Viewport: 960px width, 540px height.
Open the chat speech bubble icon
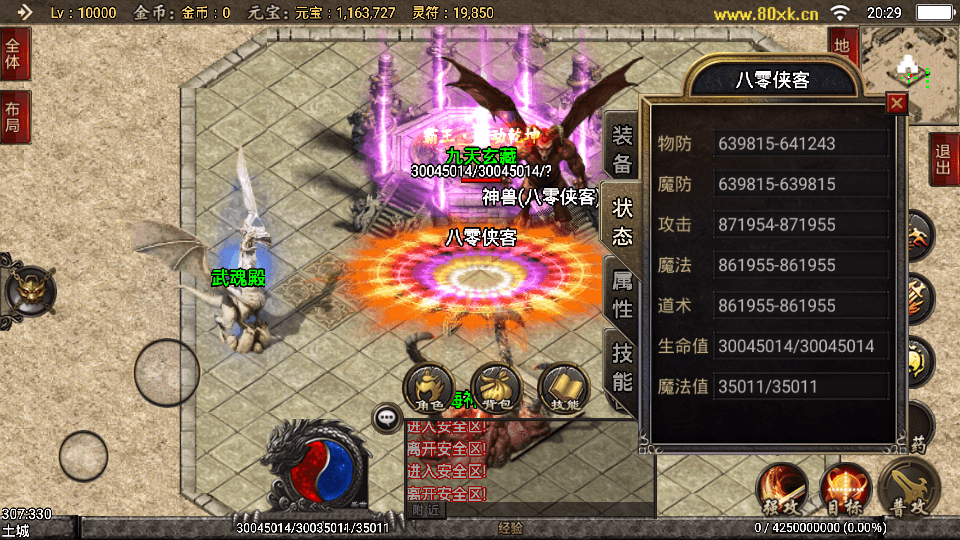[x=386, y=418]
